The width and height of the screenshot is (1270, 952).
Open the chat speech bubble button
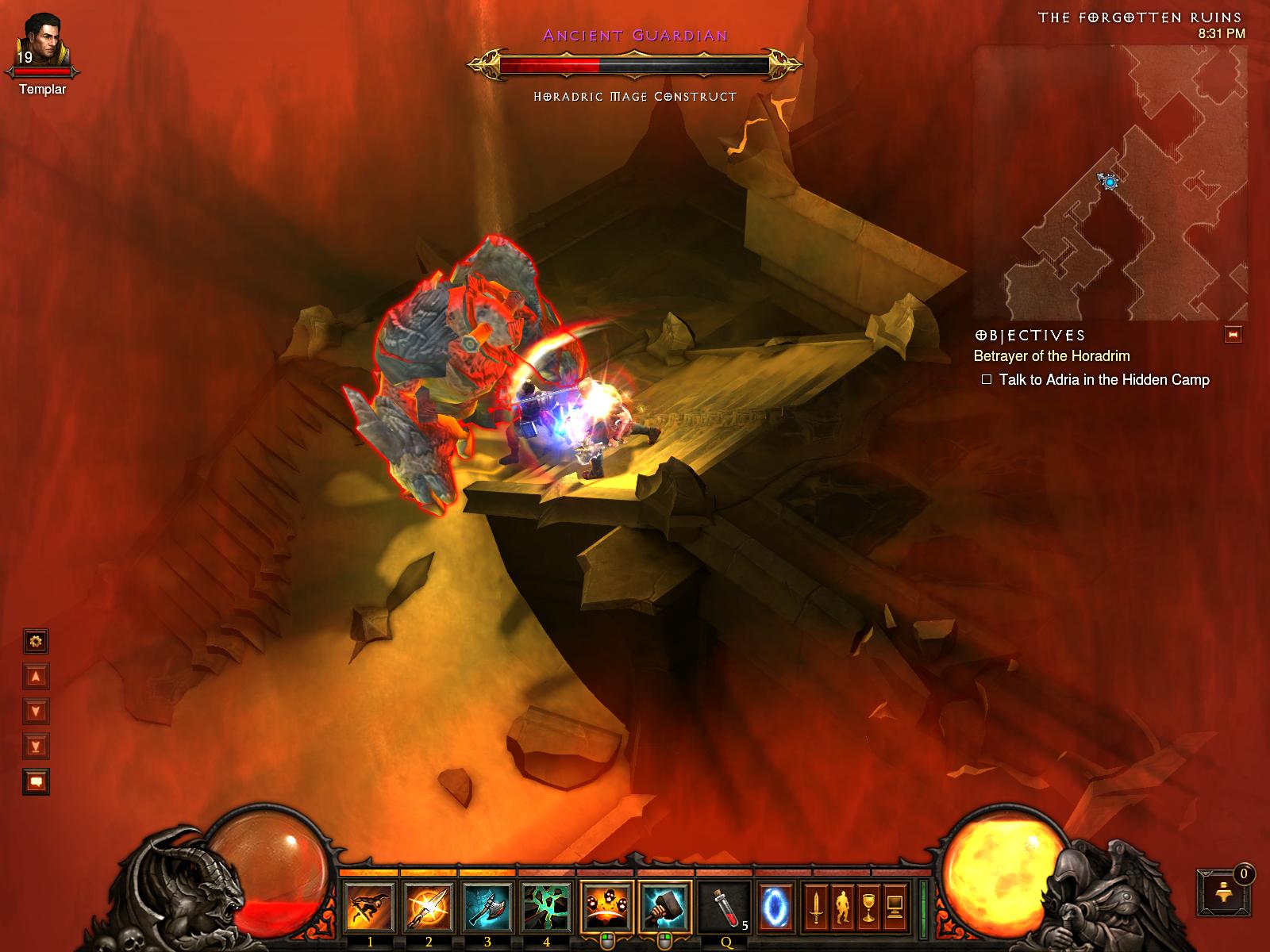(37, 781)
